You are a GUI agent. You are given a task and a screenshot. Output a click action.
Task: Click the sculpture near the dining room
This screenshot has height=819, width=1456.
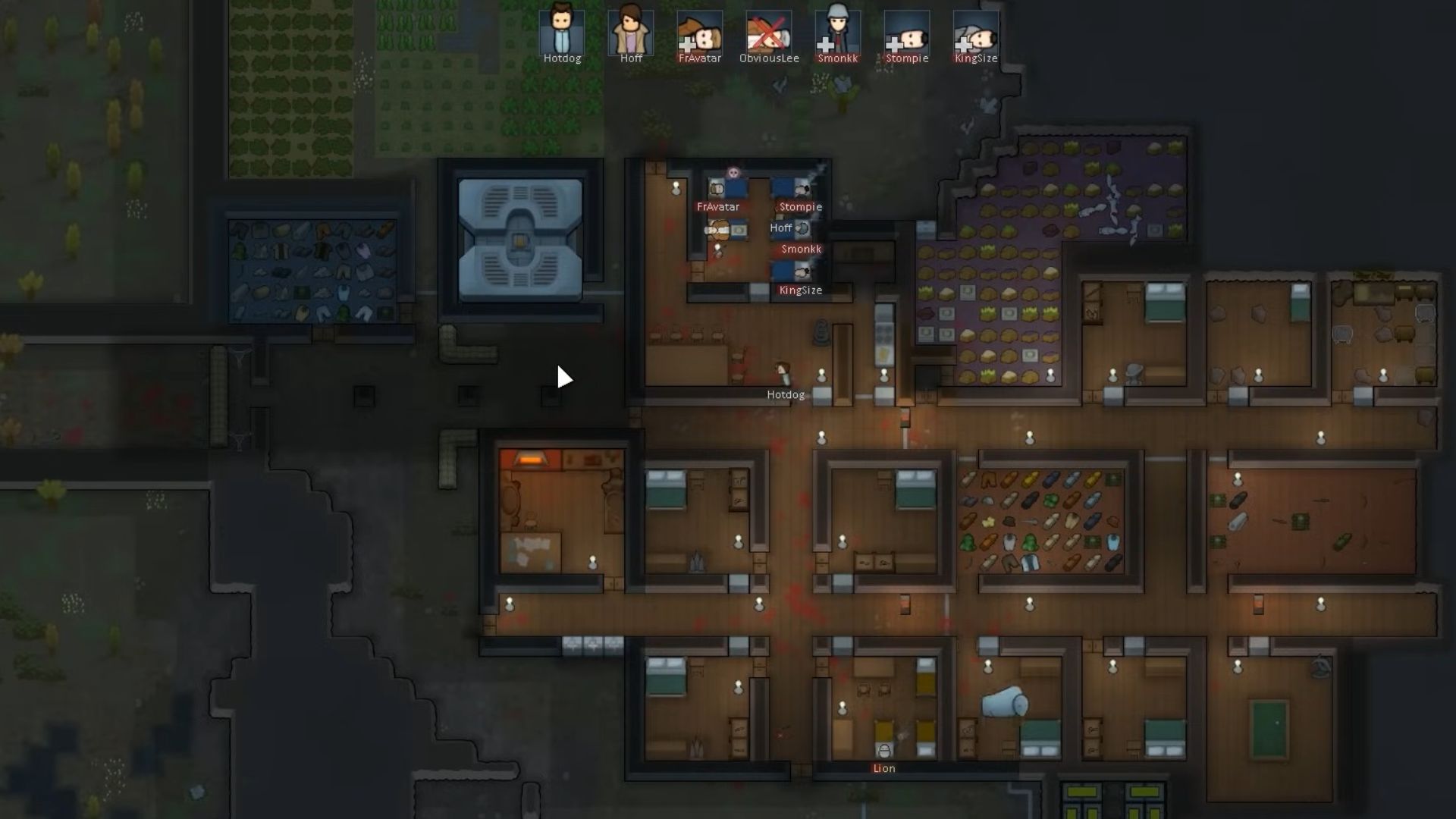tap(820, 331)
